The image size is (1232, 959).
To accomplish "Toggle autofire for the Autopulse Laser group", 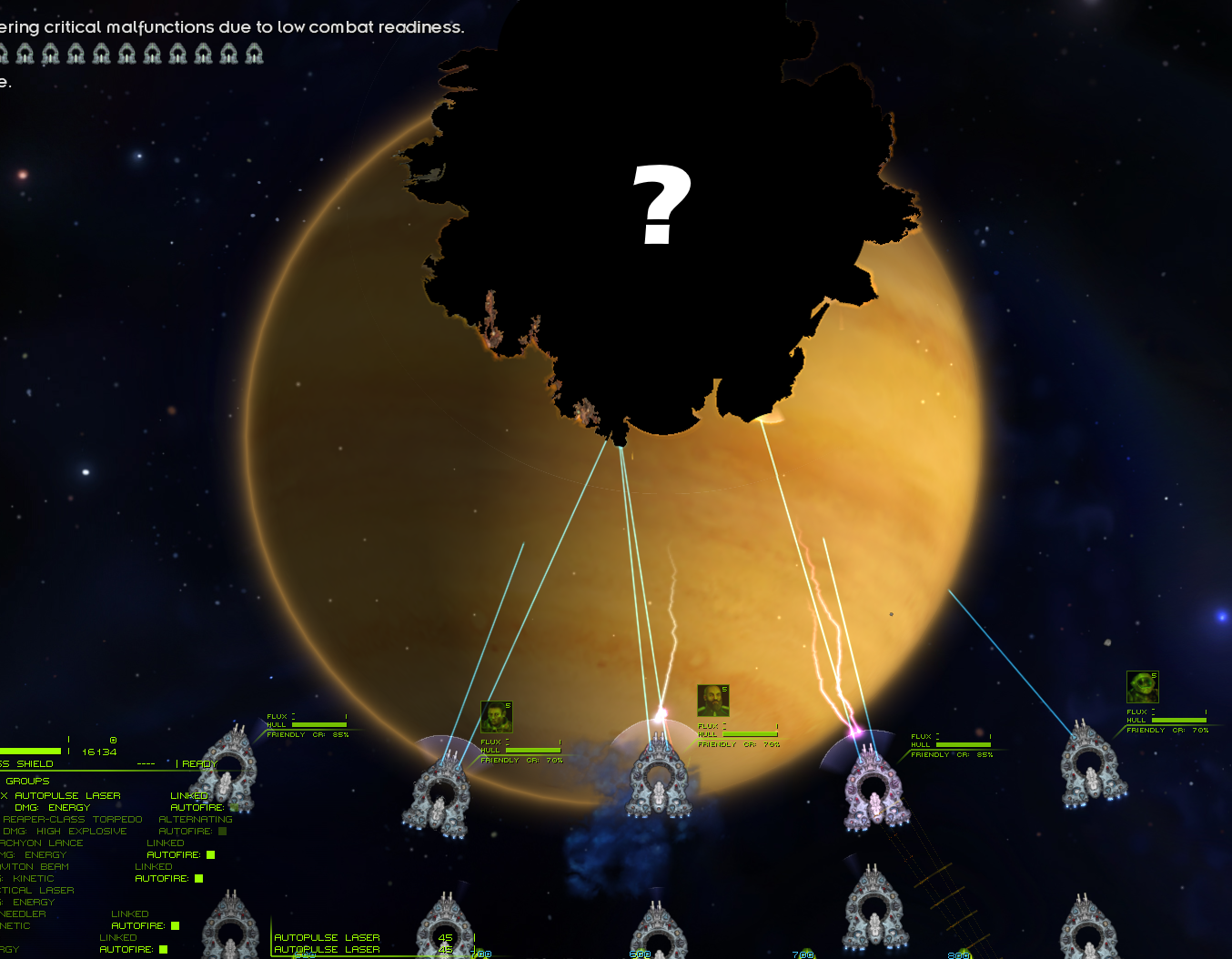I will tap(234, 807).
